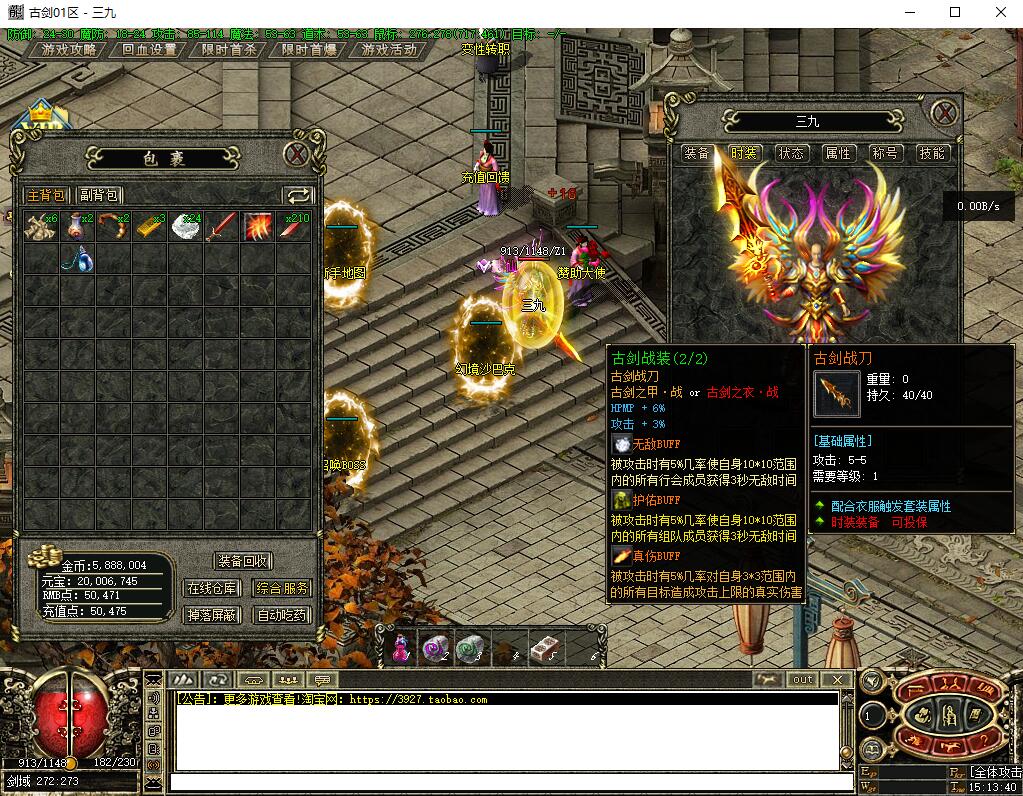Screen dimensions: 1023x796
Task: Select the 主背包 tab
Action: tap(46, 195)
